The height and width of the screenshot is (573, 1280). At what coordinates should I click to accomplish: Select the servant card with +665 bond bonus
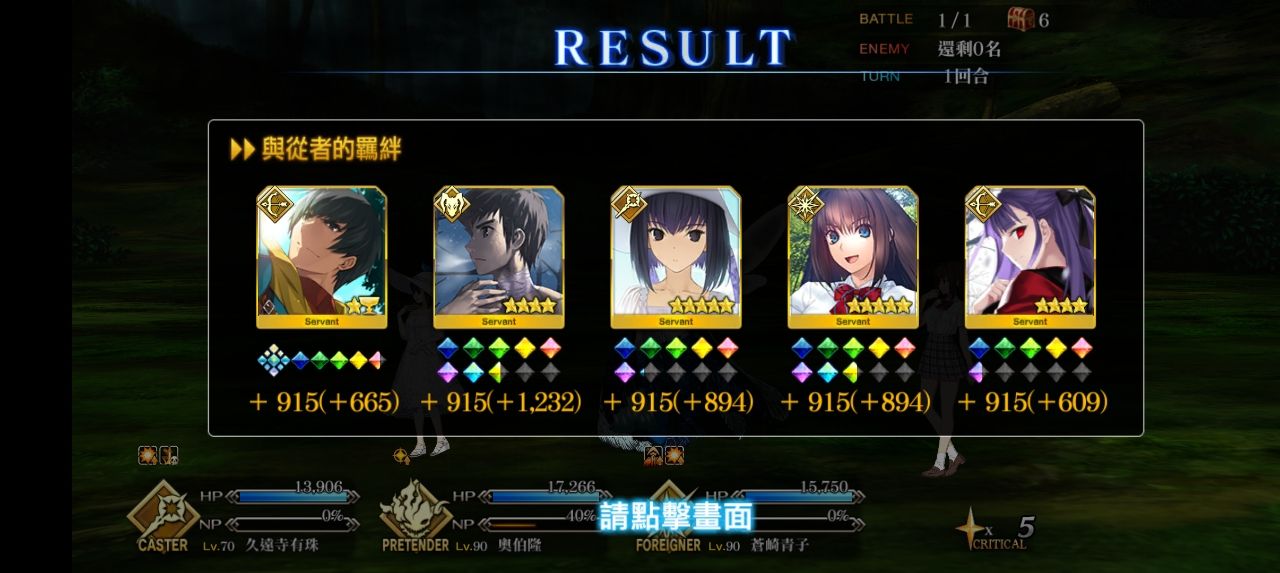(321, 257)
